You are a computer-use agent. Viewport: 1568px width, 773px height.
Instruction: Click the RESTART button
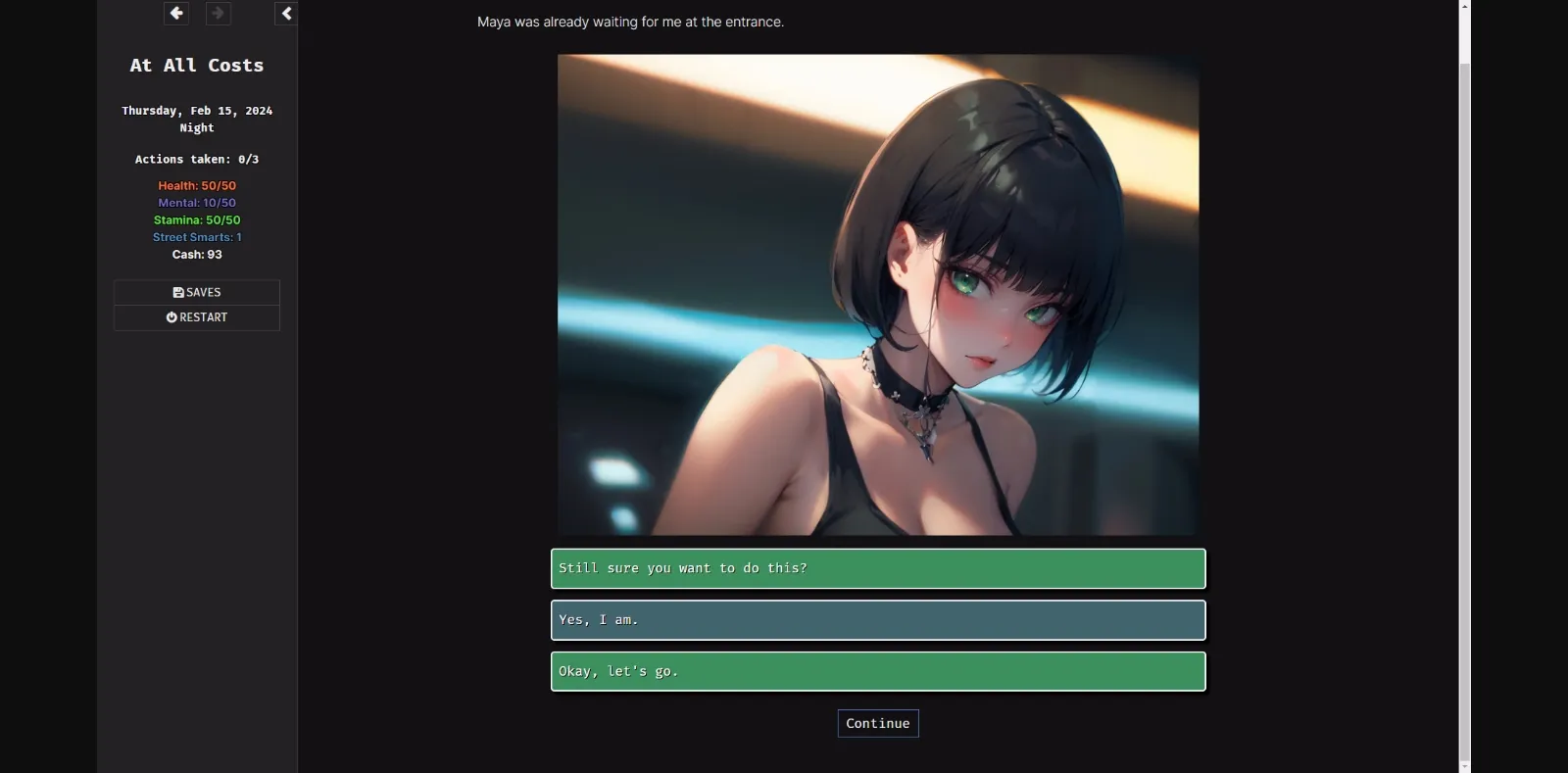click(x=196, y=316)
